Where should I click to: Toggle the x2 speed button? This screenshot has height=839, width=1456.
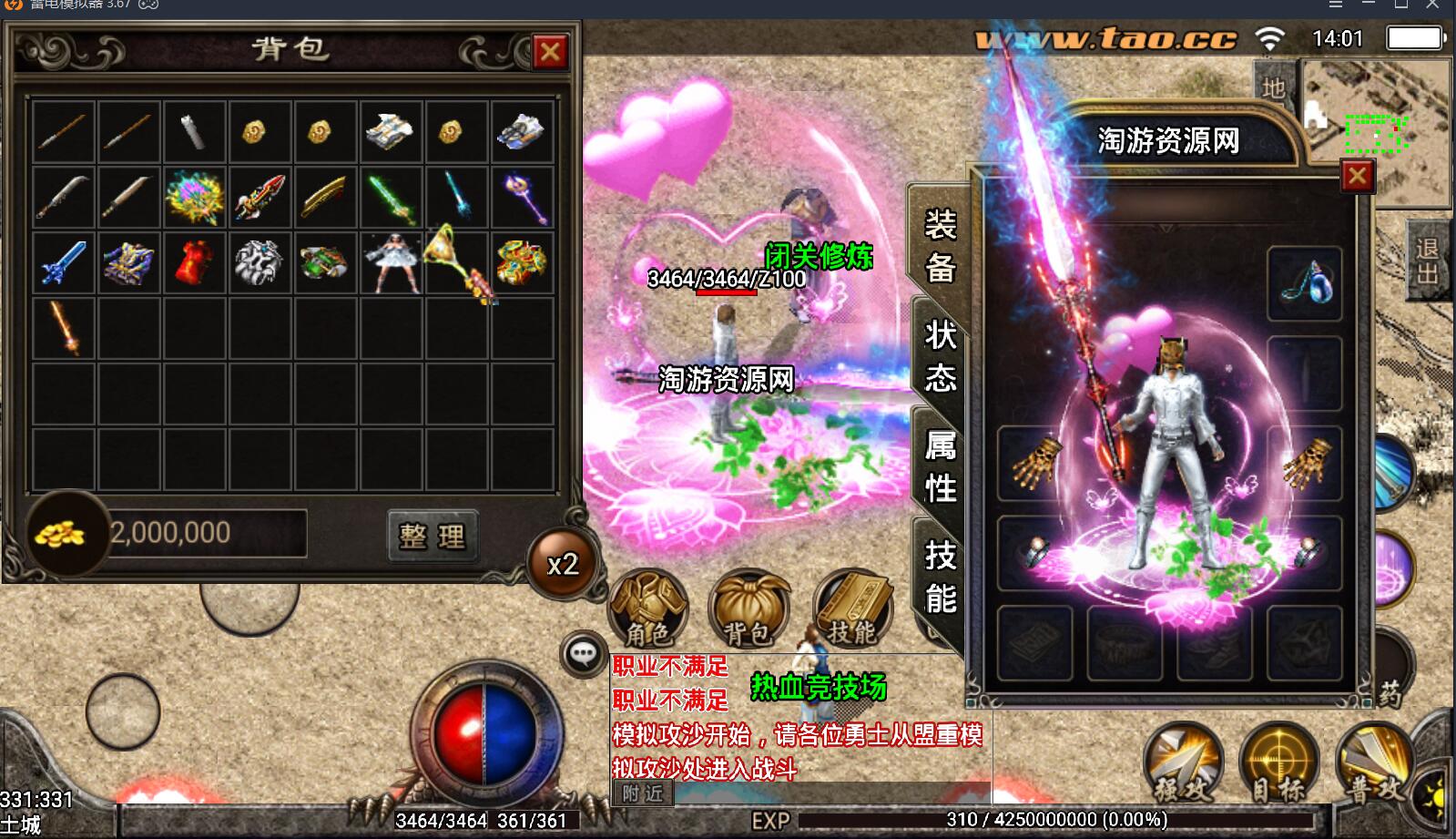click(x=563, y=565)
